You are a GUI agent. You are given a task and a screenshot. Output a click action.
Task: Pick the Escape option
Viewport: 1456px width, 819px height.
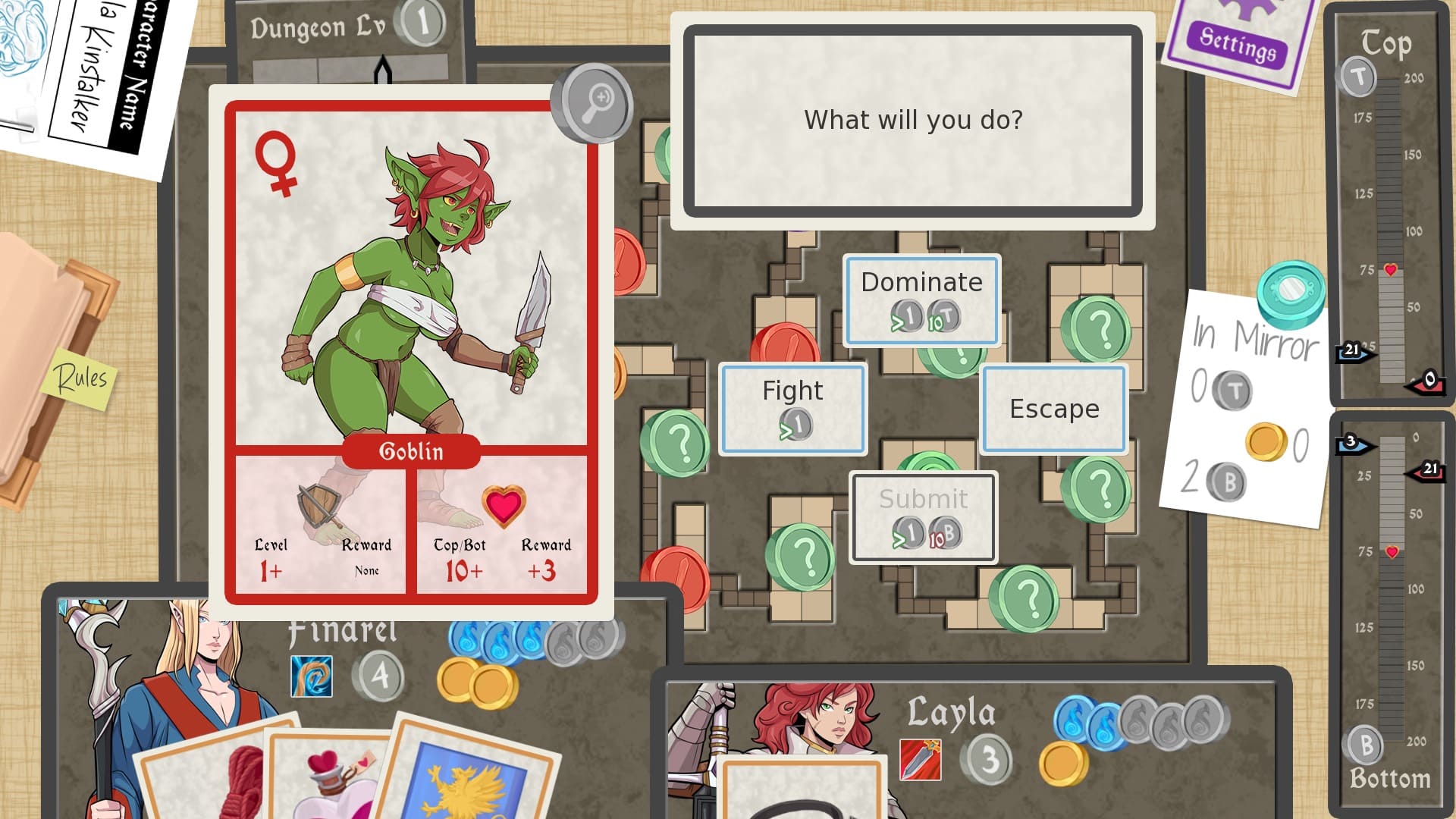[x=1053, y=409]
